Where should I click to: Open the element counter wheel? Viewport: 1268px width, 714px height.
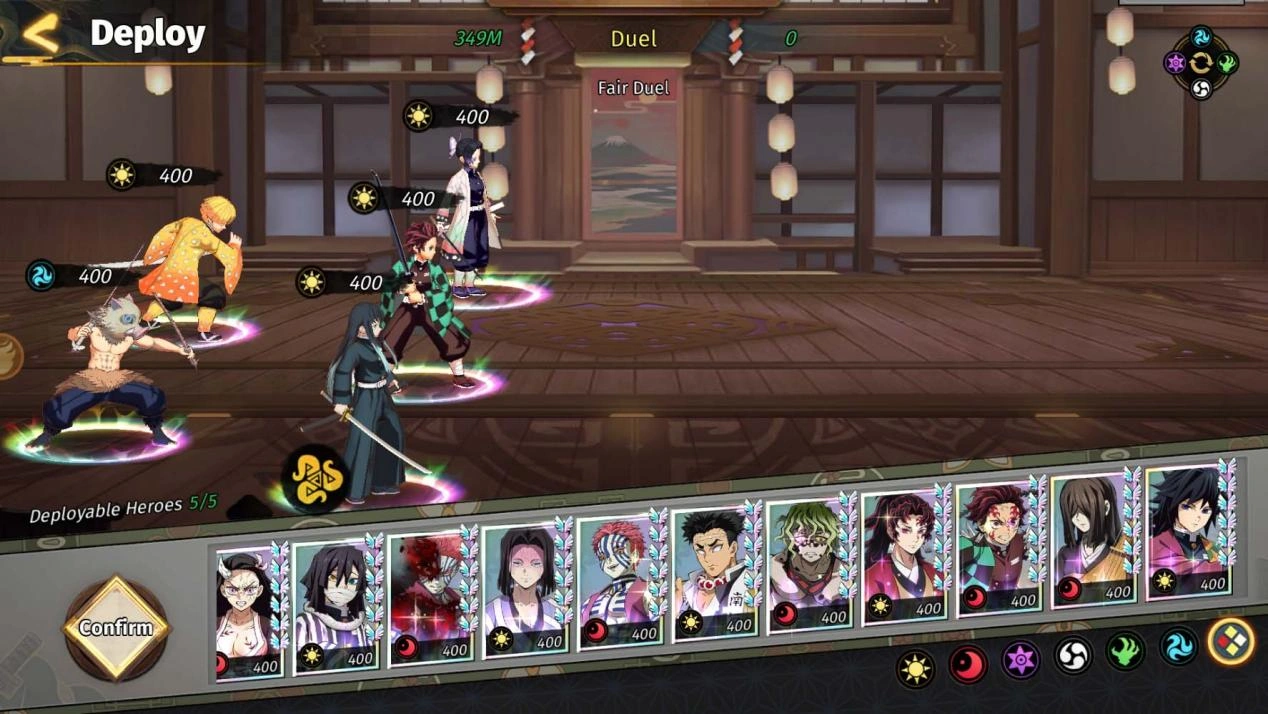pos(1200,63)
